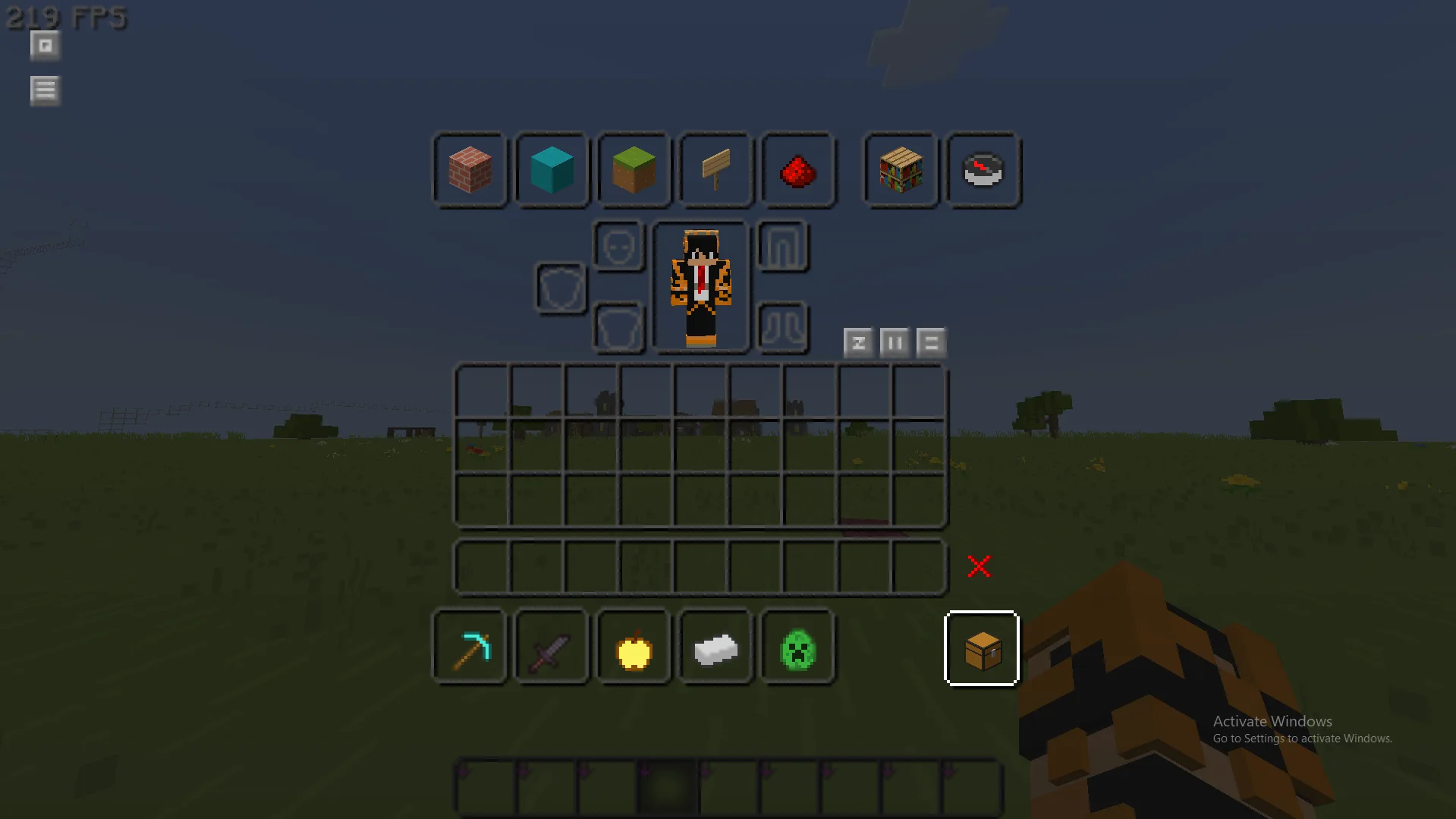This screenshot has width=1456, height=819.
Task: Select the golden apple hotbar slot
Action: pyautogui.click(x=634, y=647)
